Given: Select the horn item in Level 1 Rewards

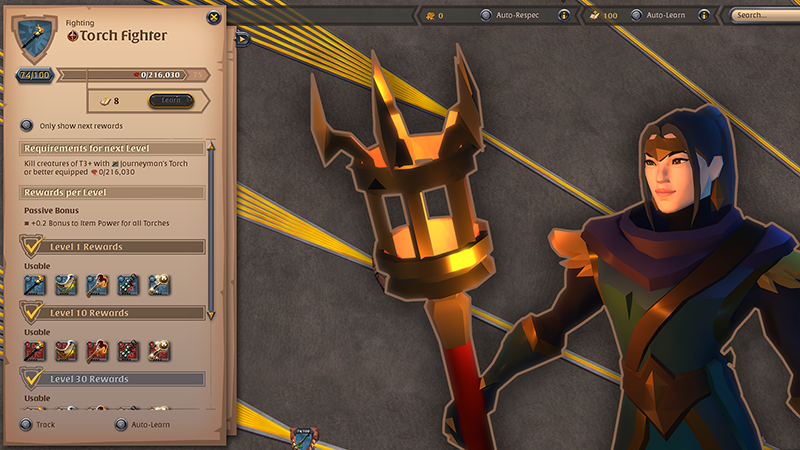Looking at the screenshot, I should [x=65, y=285].
